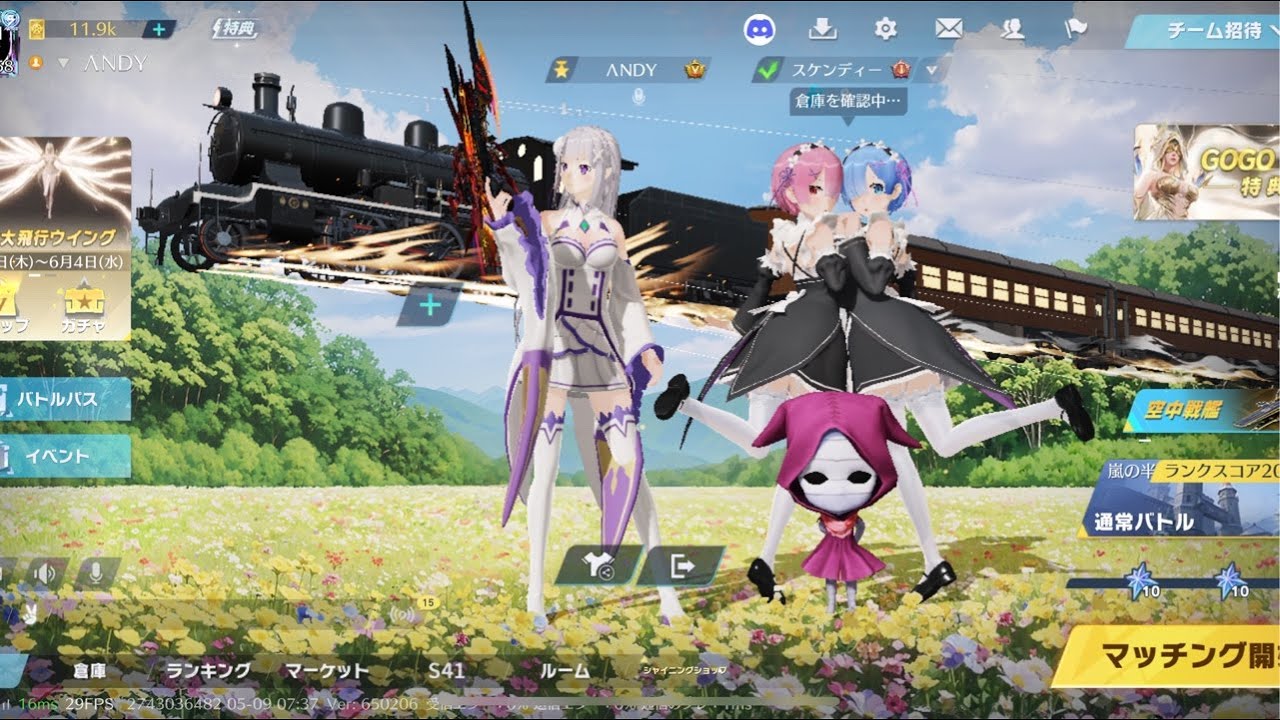Select 通常バトル normal battle mode

click(1160, 520)
